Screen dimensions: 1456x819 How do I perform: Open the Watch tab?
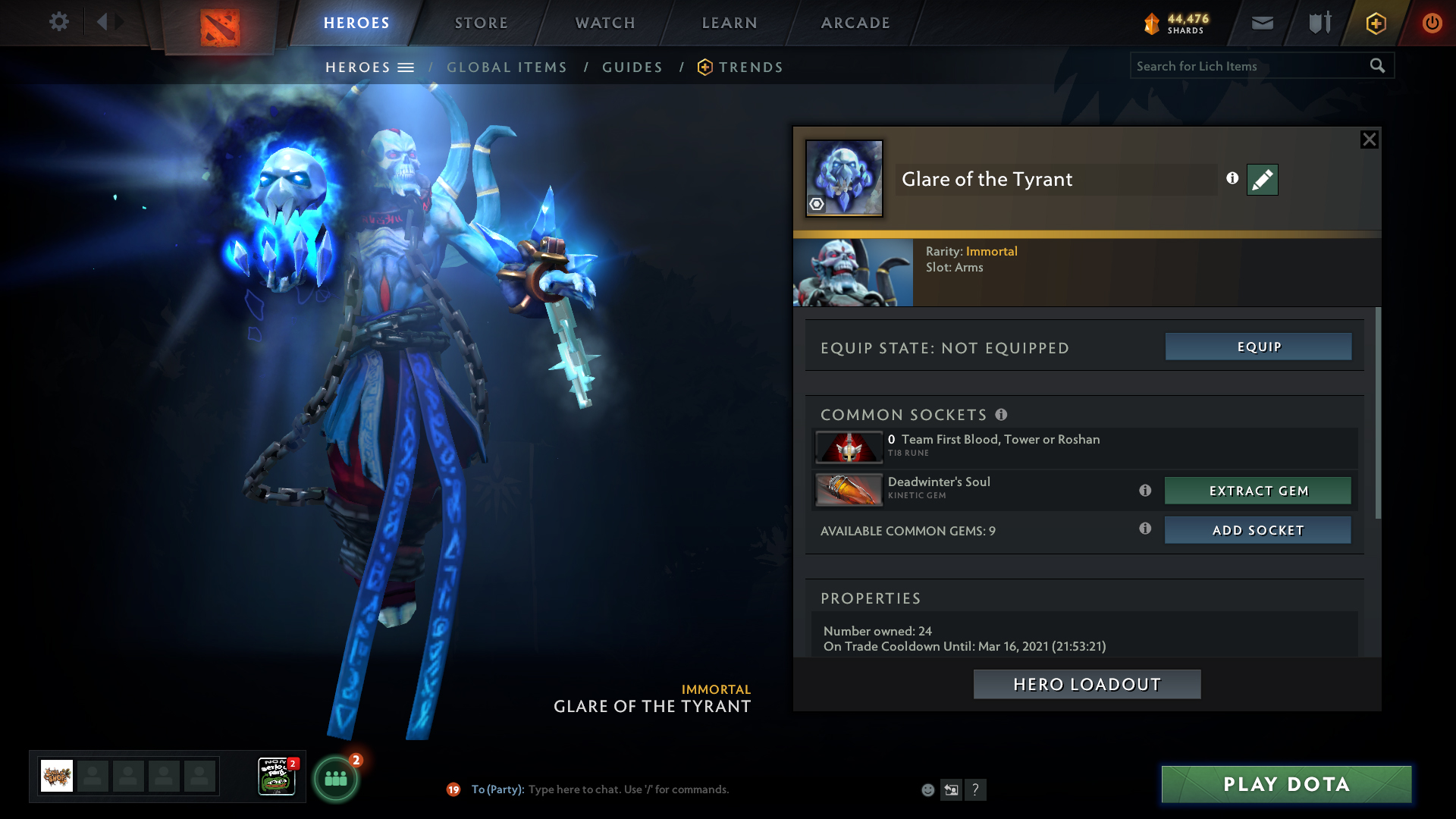tap(605, 23)
